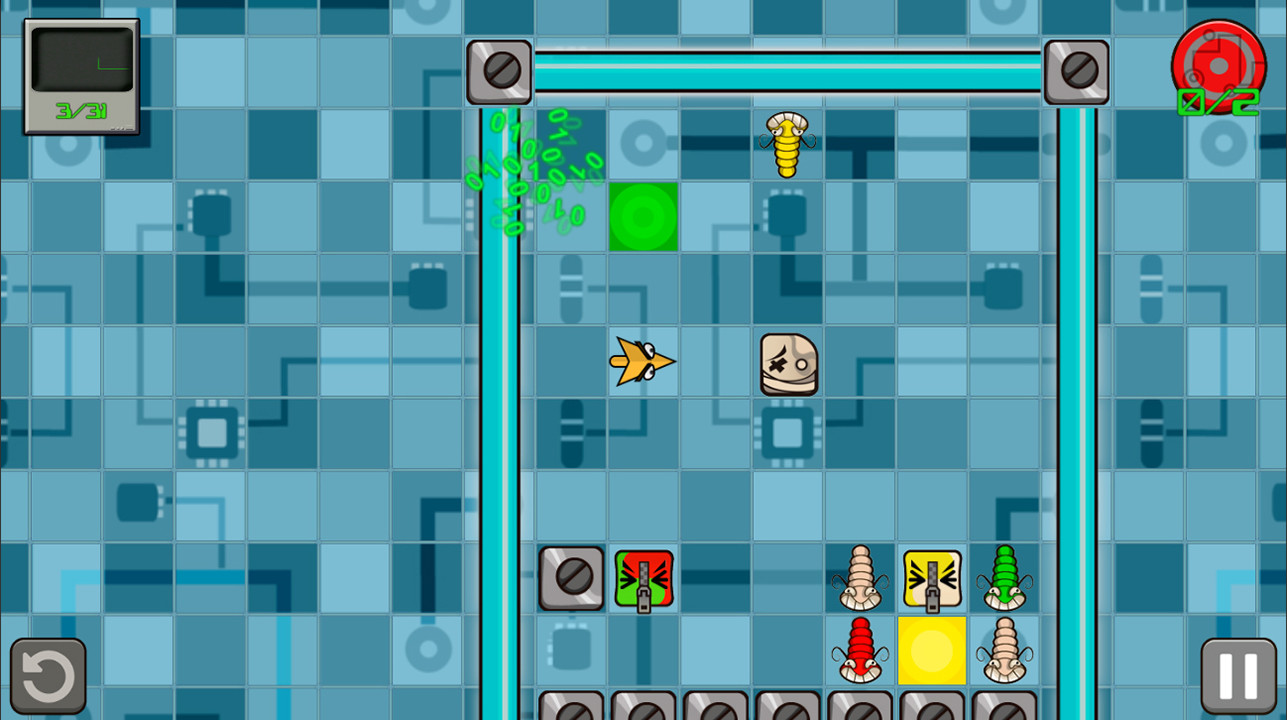This screenshot has height=720, width=1287.
Task: Click the yellow square tile
Action: 931,652
